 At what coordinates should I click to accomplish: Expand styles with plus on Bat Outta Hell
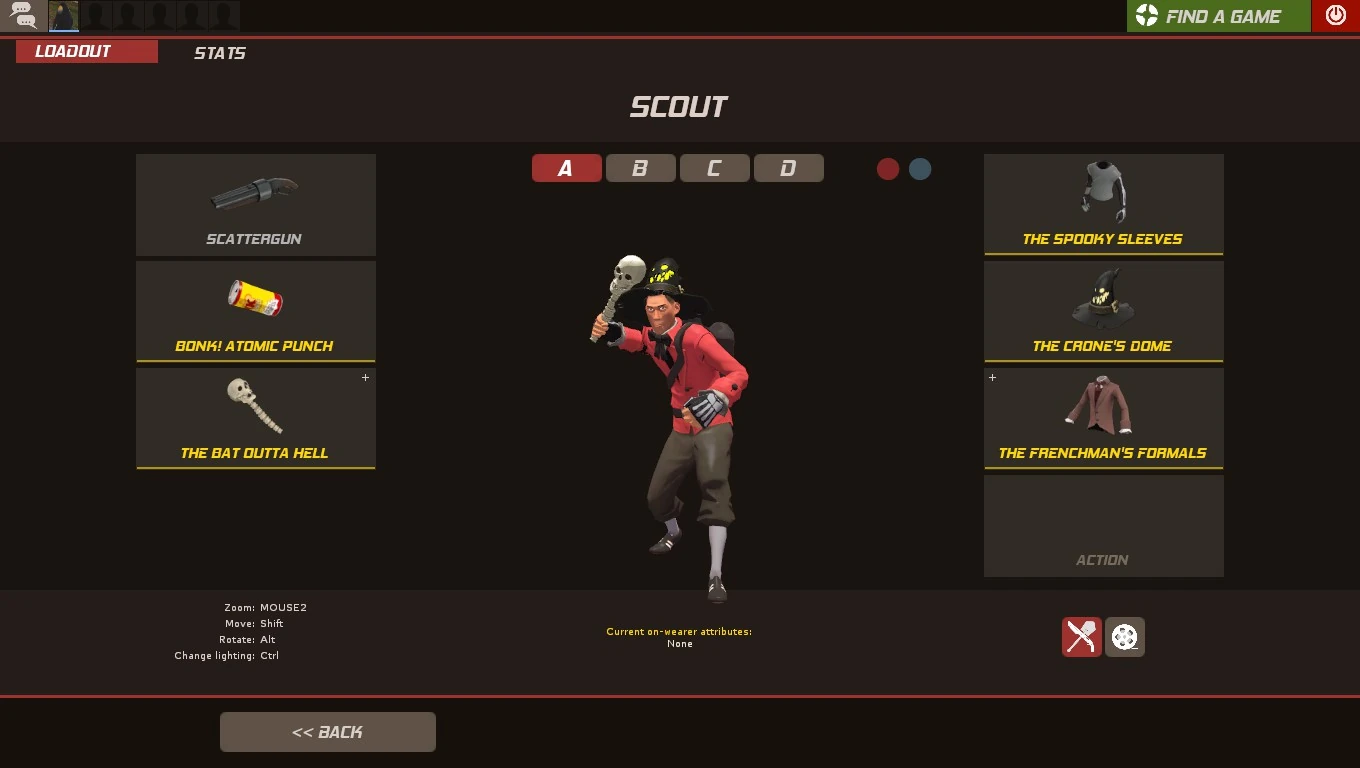click(x=365, y=378)
